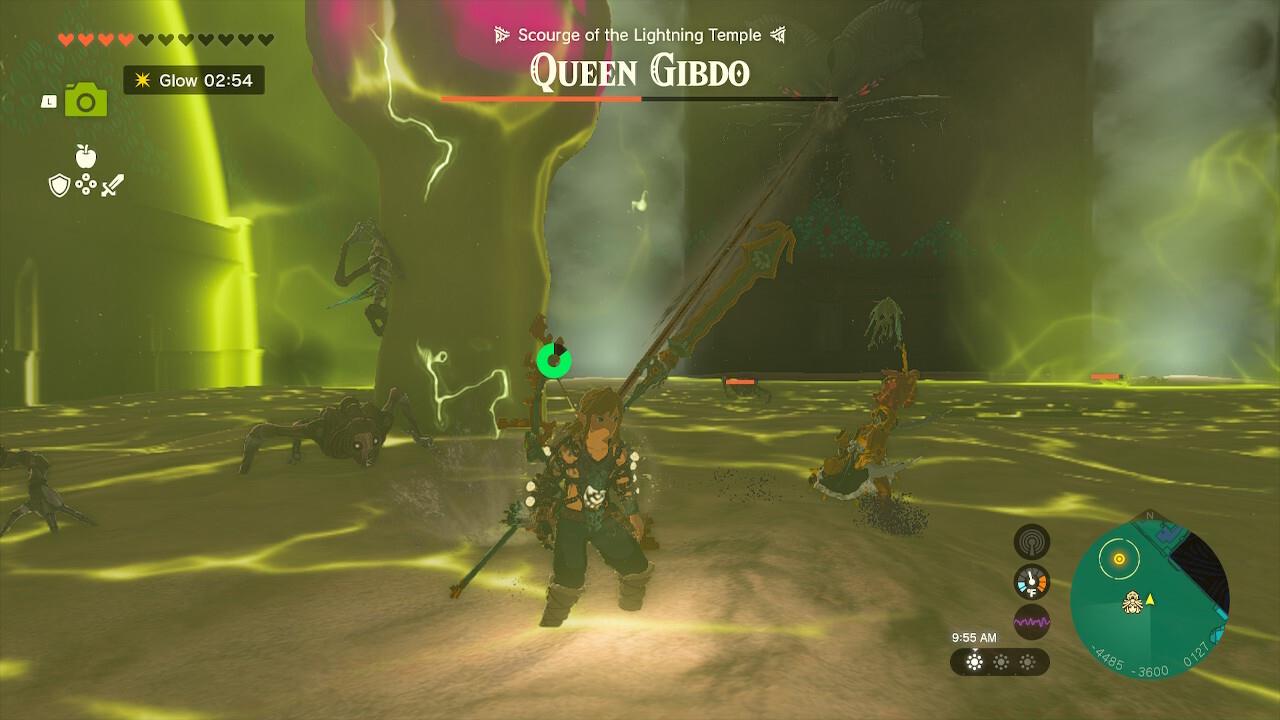Image resolution: width=1280 pixels, height=720 pixels.
Task: Click the apple food indicator icon
Action: [x=84, y=156]
